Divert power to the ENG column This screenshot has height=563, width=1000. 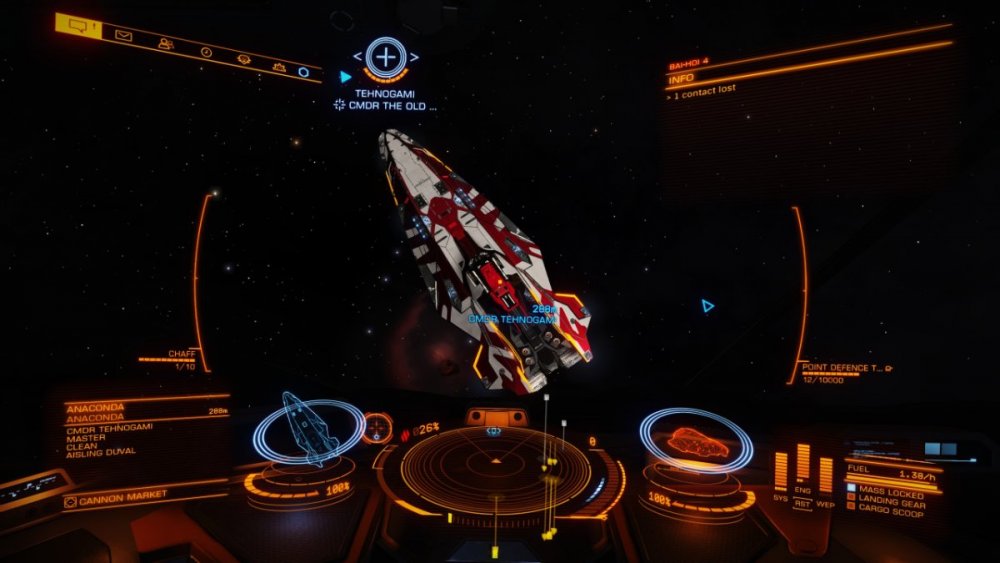coord(802,463)
